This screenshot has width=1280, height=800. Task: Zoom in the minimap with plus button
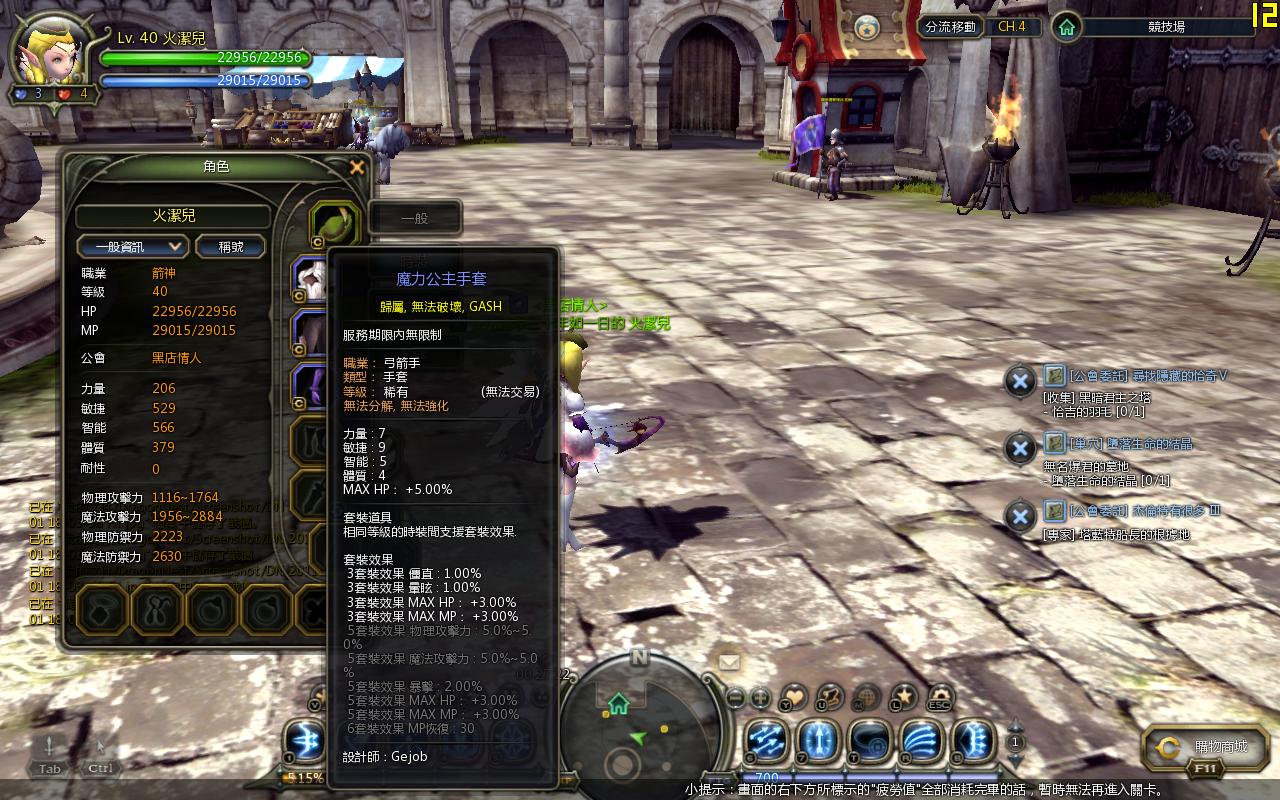pos(760,697)
